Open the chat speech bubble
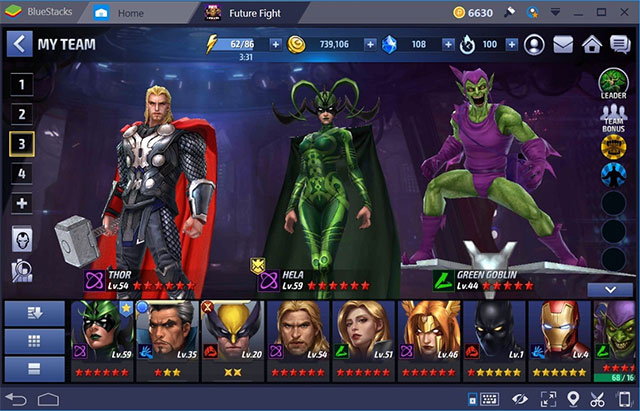This screenshot has height=411, width=640. 620,44
